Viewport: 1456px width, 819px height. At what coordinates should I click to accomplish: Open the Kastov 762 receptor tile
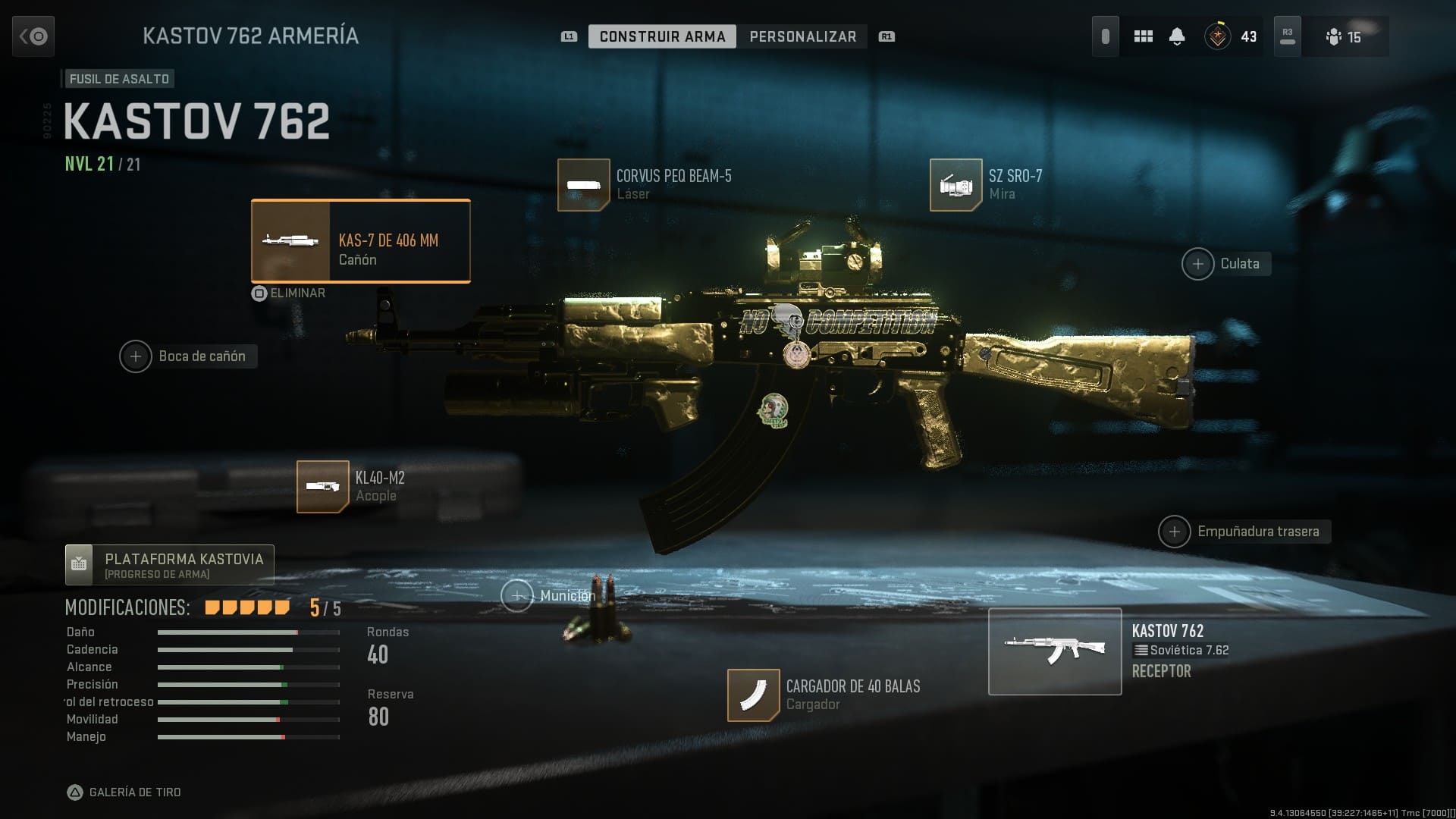[x=1055, y=651]
